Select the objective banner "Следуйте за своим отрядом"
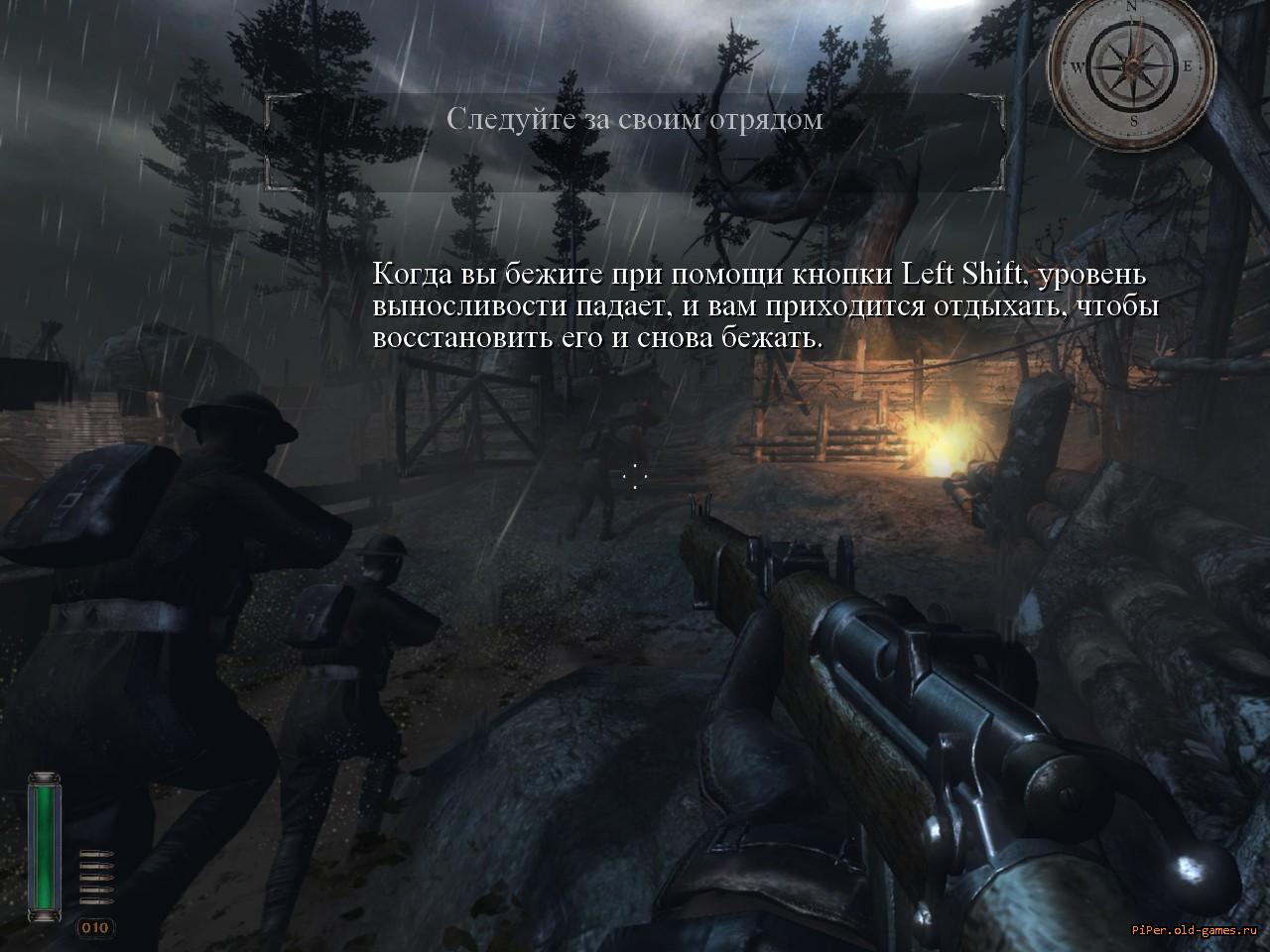 pos(635,120)
